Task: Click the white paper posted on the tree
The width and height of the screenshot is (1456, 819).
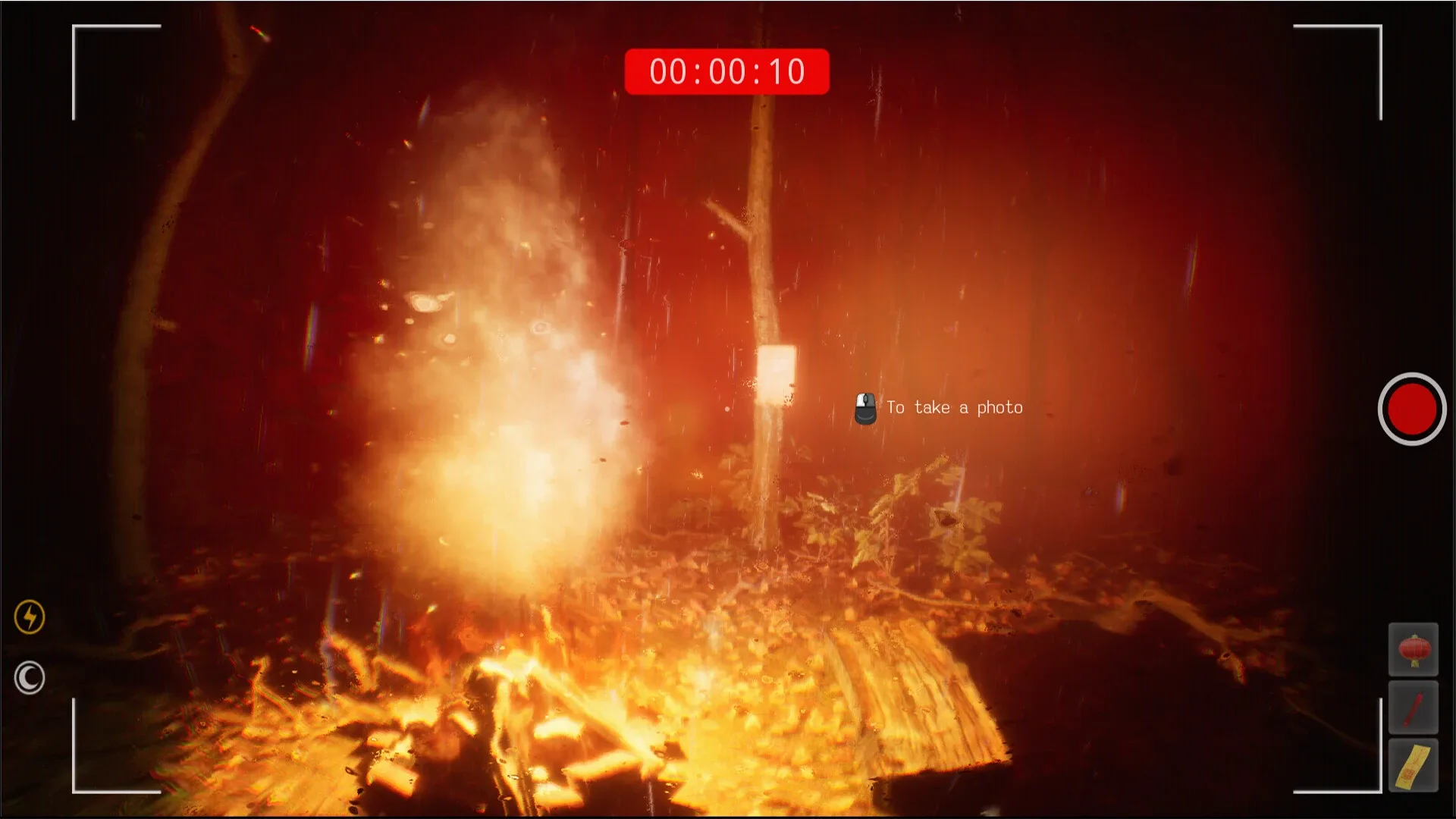Action: click(x=777, y=373)
